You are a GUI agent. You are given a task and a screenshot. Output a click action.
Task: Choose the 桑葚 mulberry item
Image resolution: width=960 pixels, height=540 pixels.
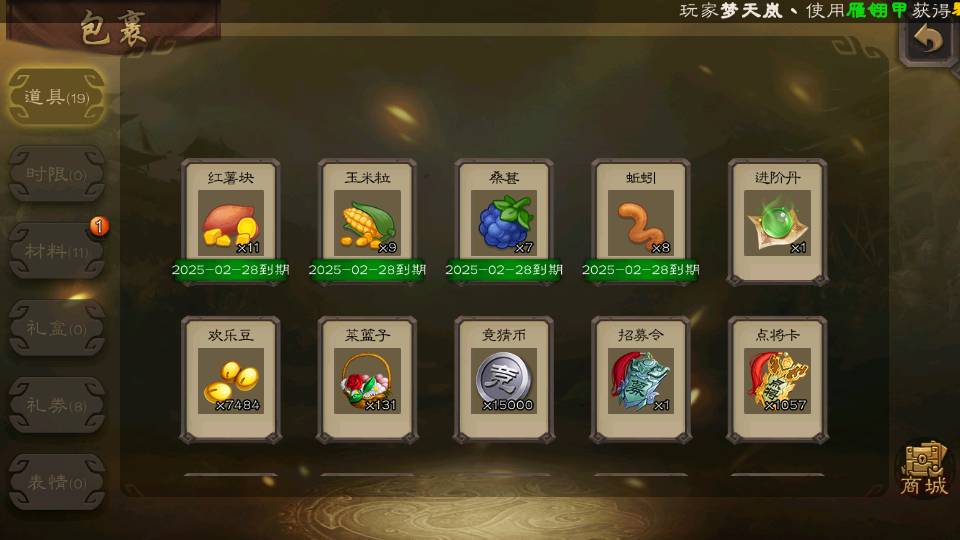point(504,222)
